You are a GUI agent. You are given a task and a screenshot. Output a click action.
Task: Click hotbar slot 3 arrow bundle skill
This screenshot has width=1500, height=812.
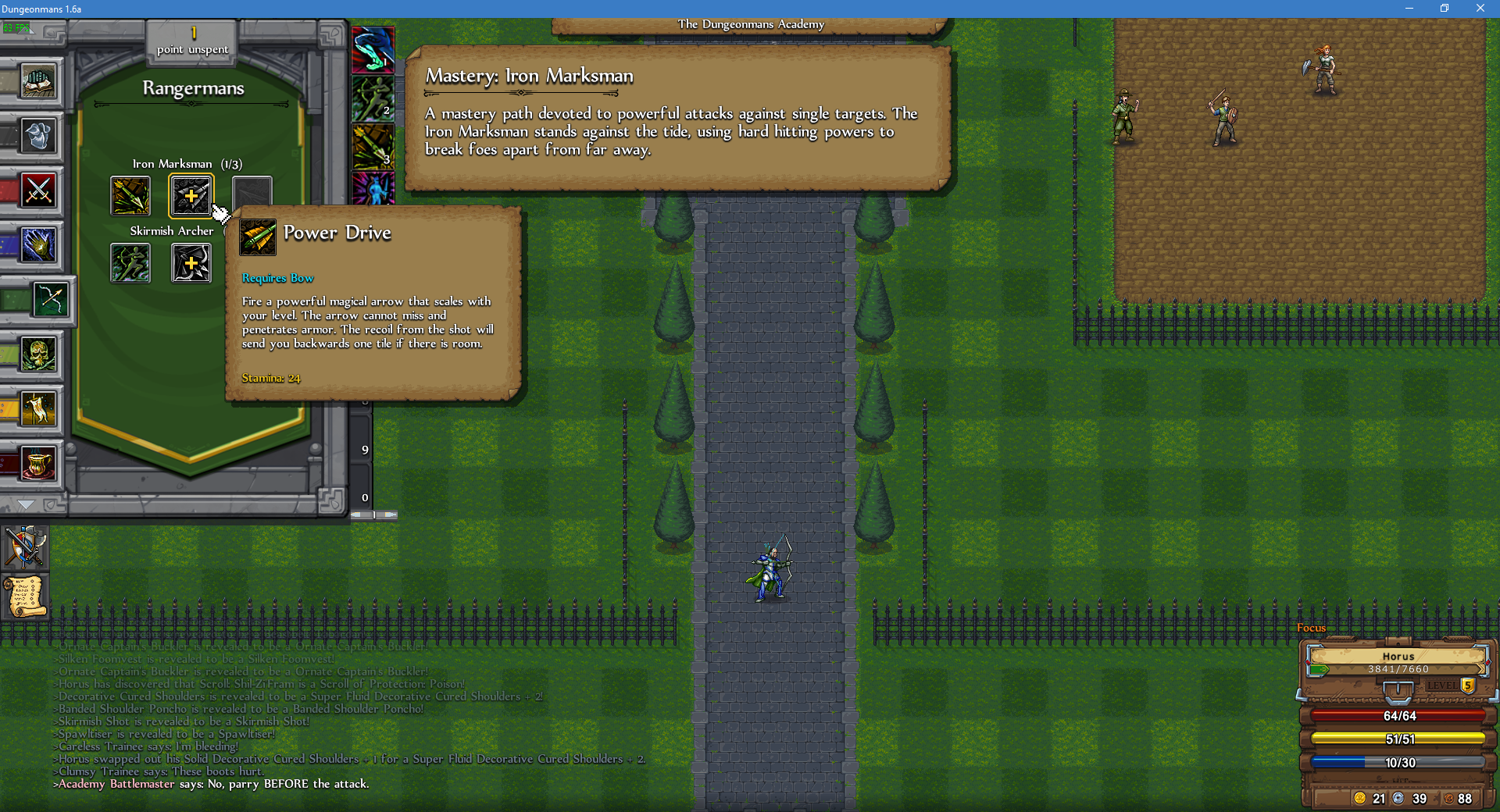[373, 144]
